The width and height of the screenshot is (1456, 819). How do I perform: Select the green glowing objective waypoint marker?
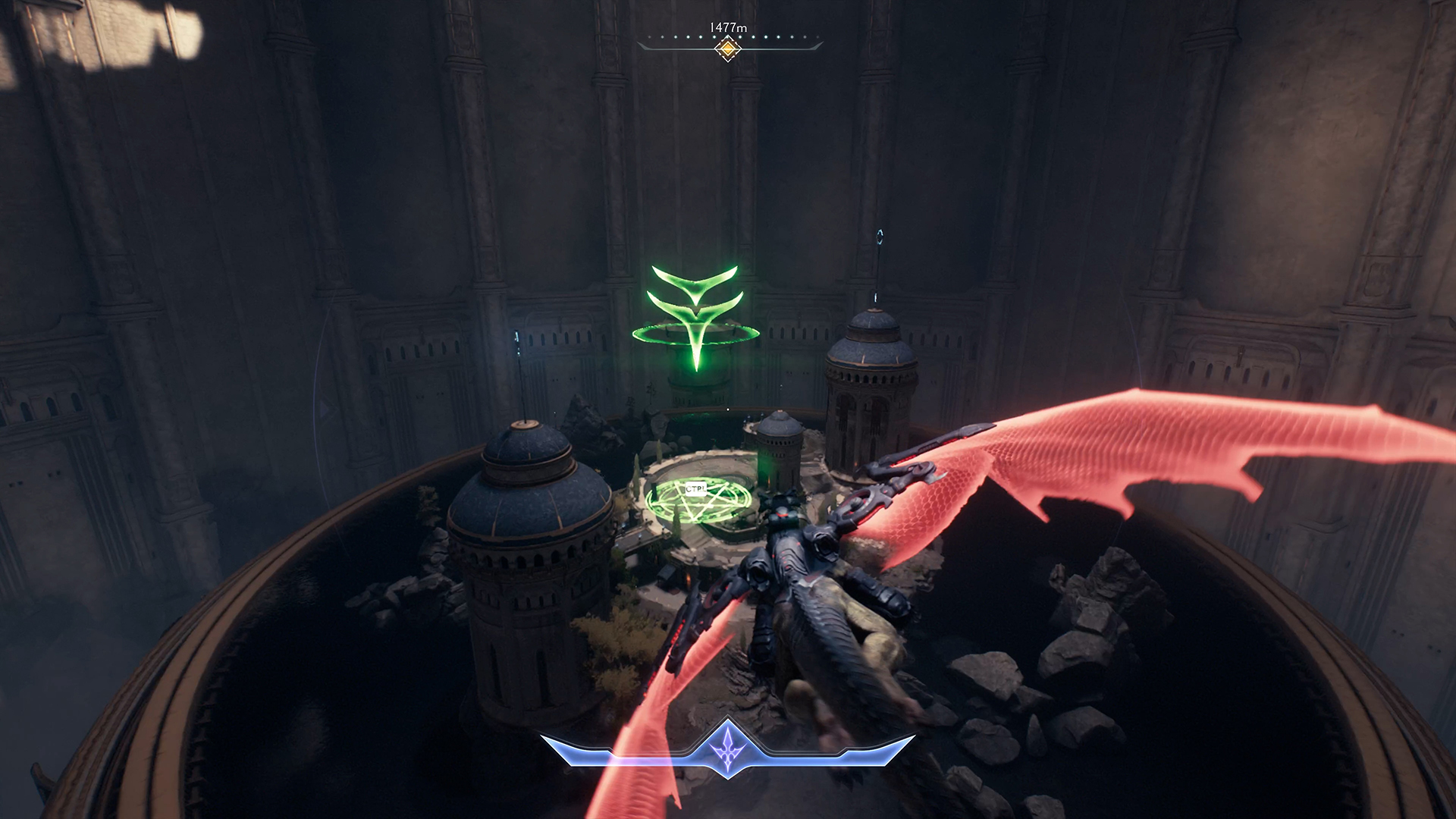point(695,315)
